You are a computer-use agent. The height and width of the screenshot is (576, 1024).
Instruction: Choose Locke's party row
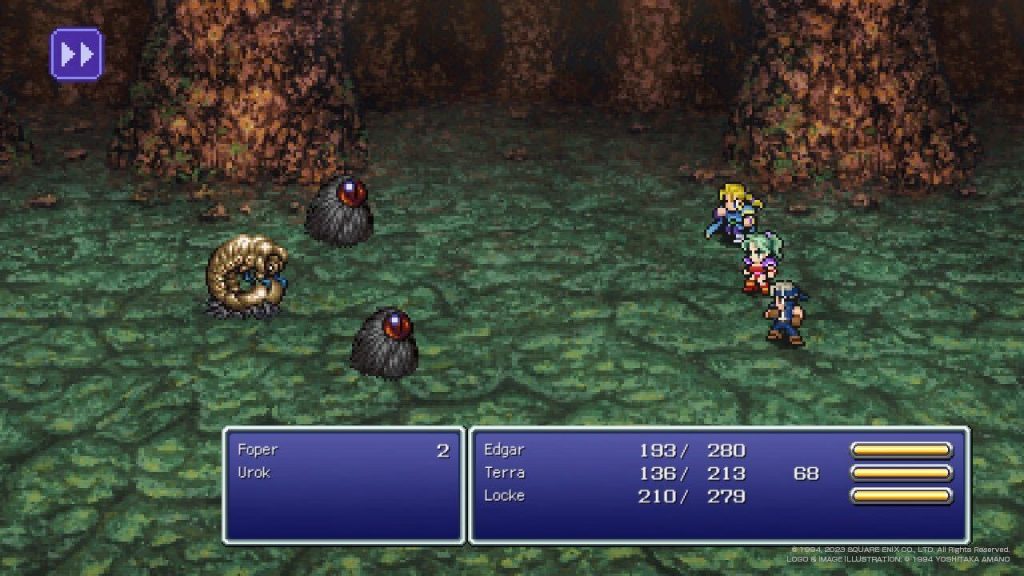(x=504, y=496)
